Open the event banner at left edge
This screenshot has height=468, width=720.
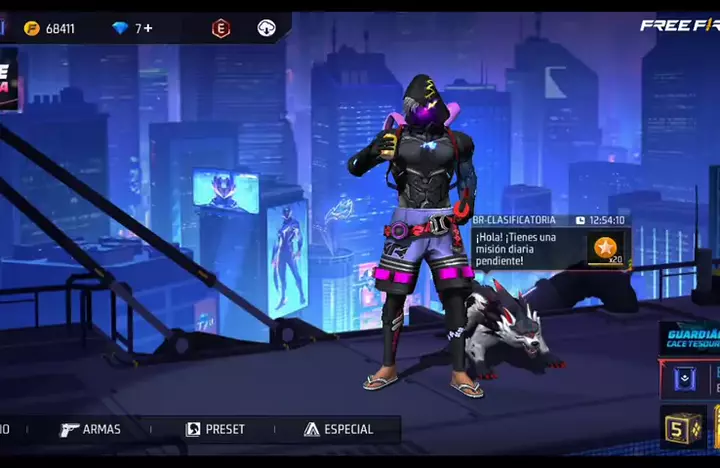point(12,79)
